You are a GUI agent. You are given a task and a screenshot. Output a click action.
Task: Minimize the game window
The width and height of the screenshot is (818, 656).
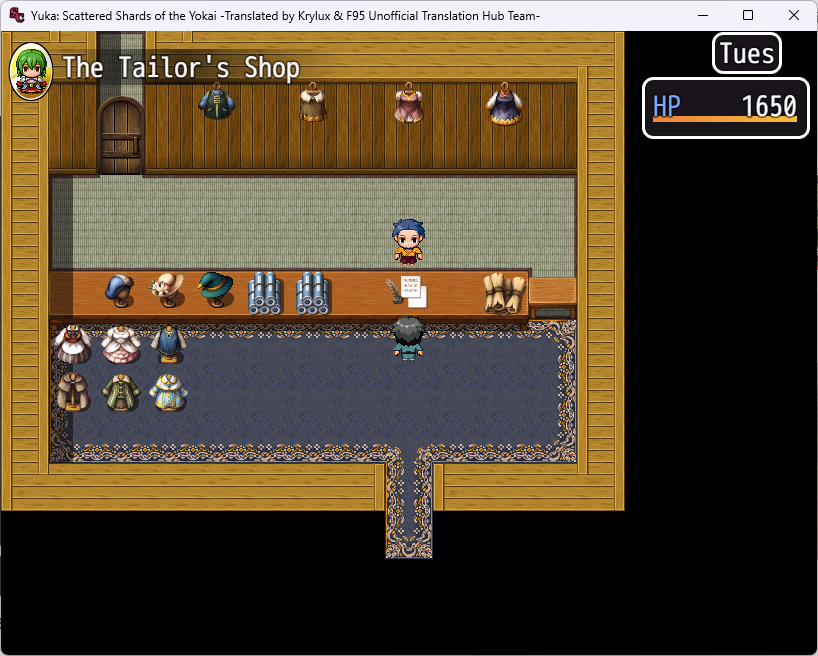tap(702, 15)
